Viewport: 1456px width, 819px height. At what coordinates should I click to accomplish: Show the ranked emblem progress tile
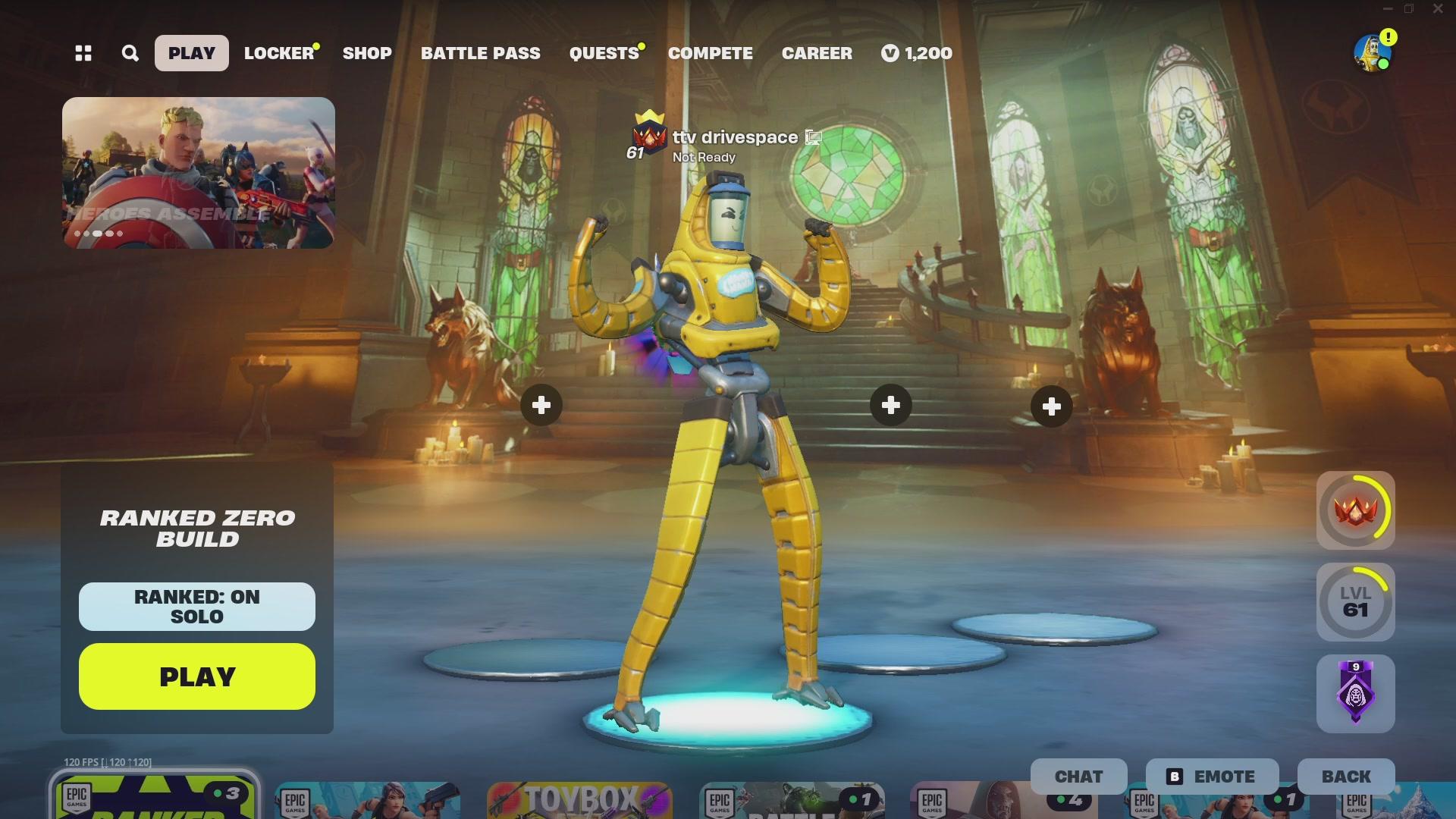coord(1355,510)
